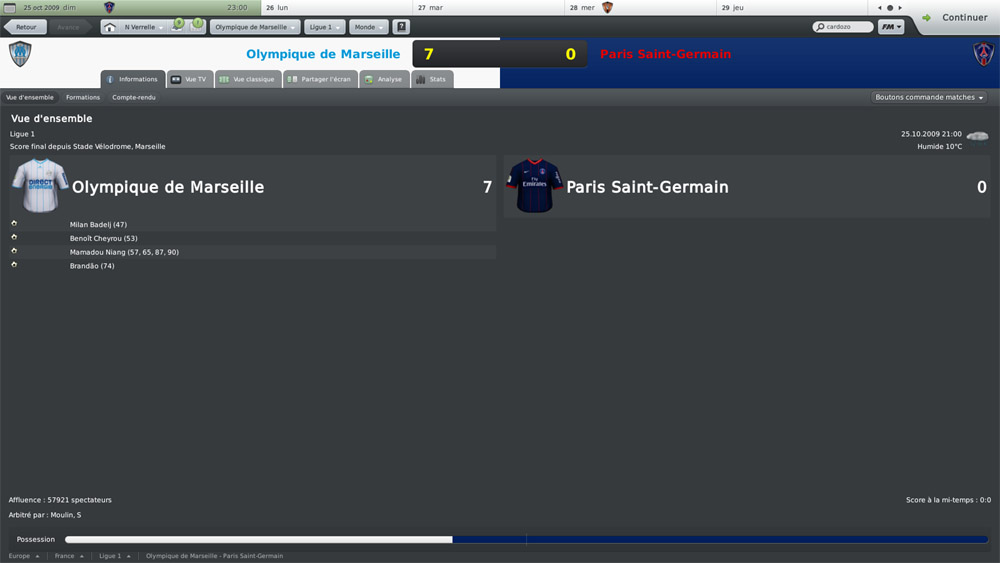The height and width of the screenshot is (563, 1000).
Task: Switch to the Formations sub-tab
Action: click(83, 97)
